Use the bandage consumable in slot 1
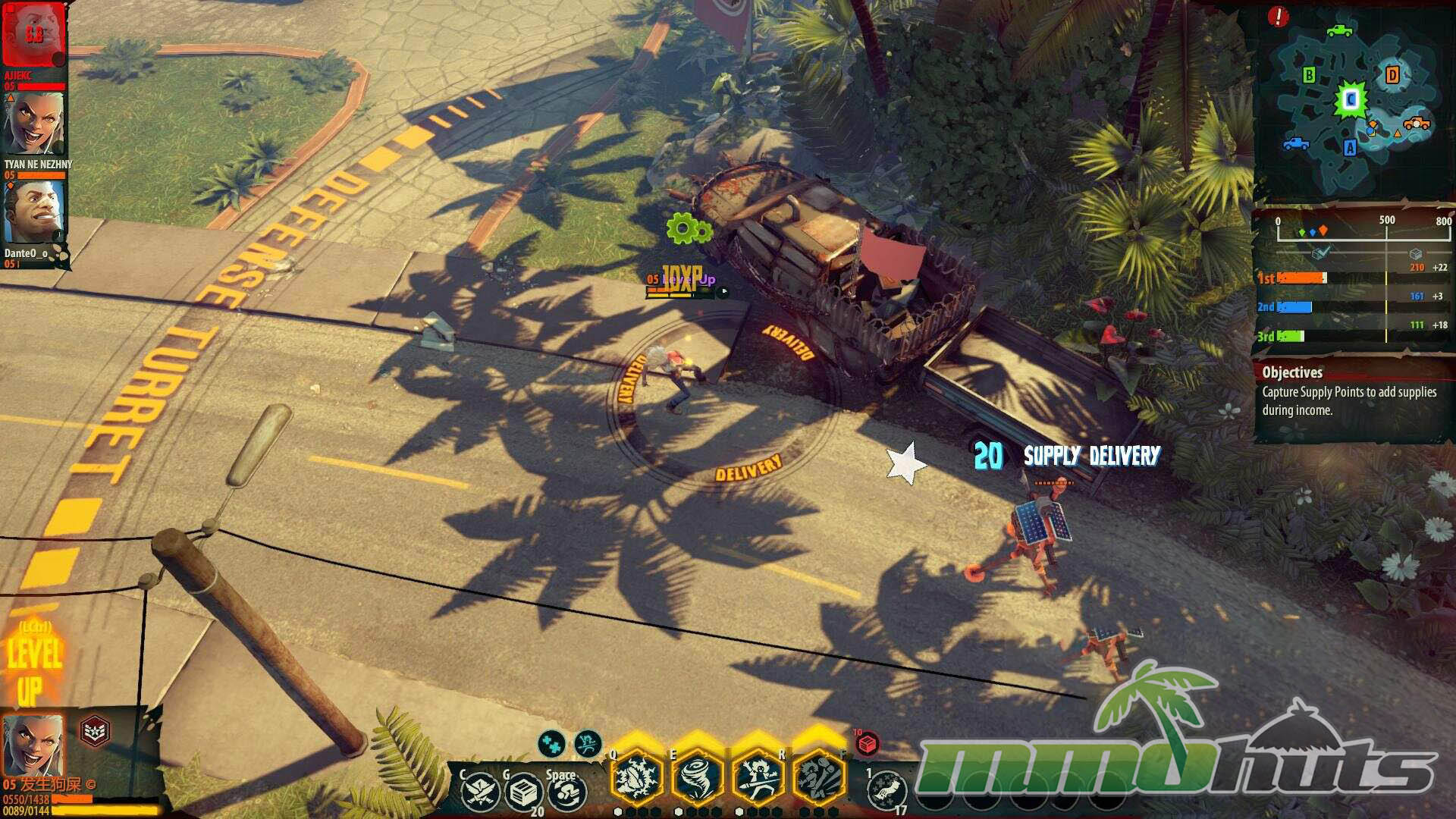This screenshot has height=819, width=1456. pyautogui.click(x=886, y=791)
